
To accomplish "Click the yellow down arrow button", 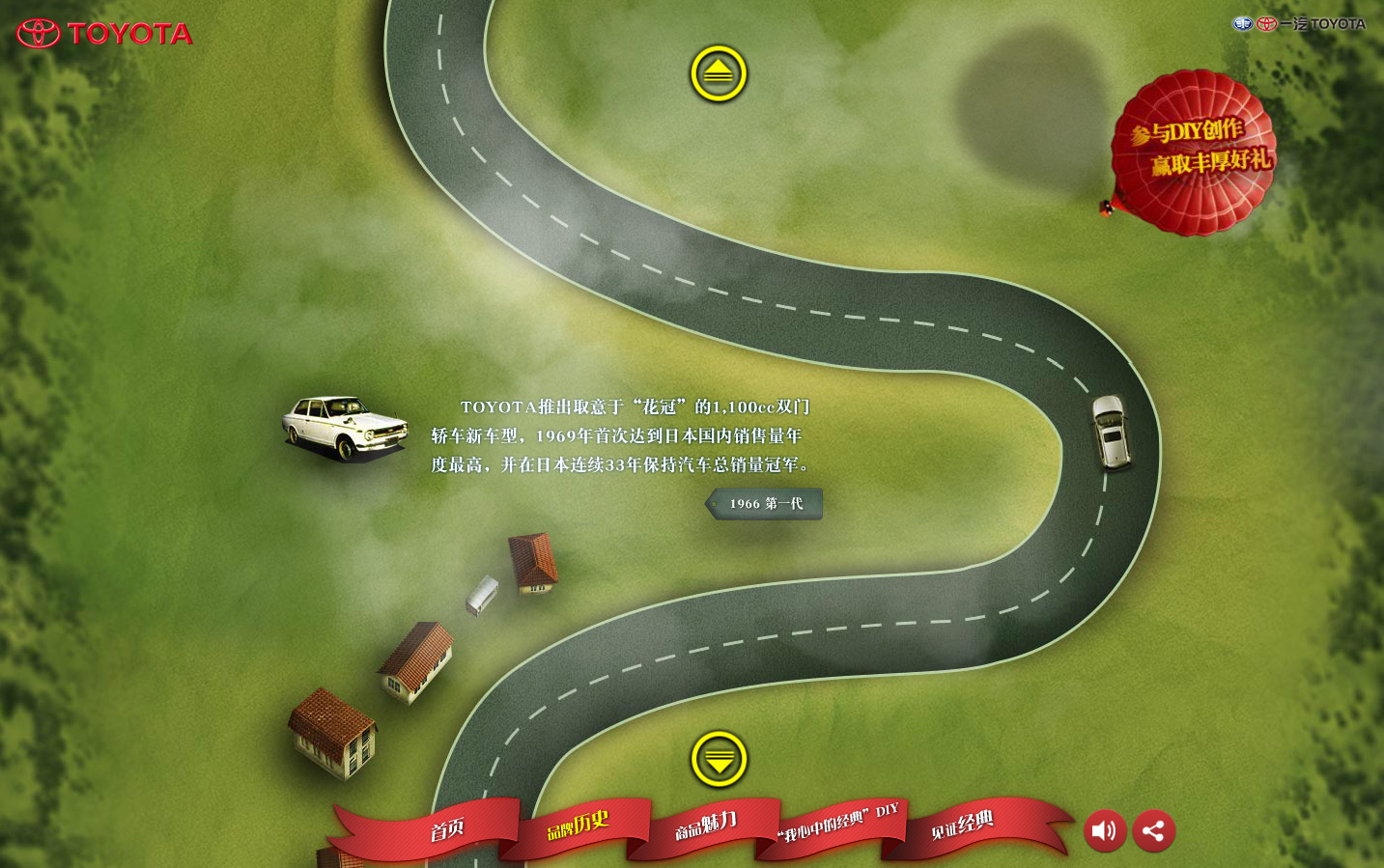I will (x=719, y=759).
